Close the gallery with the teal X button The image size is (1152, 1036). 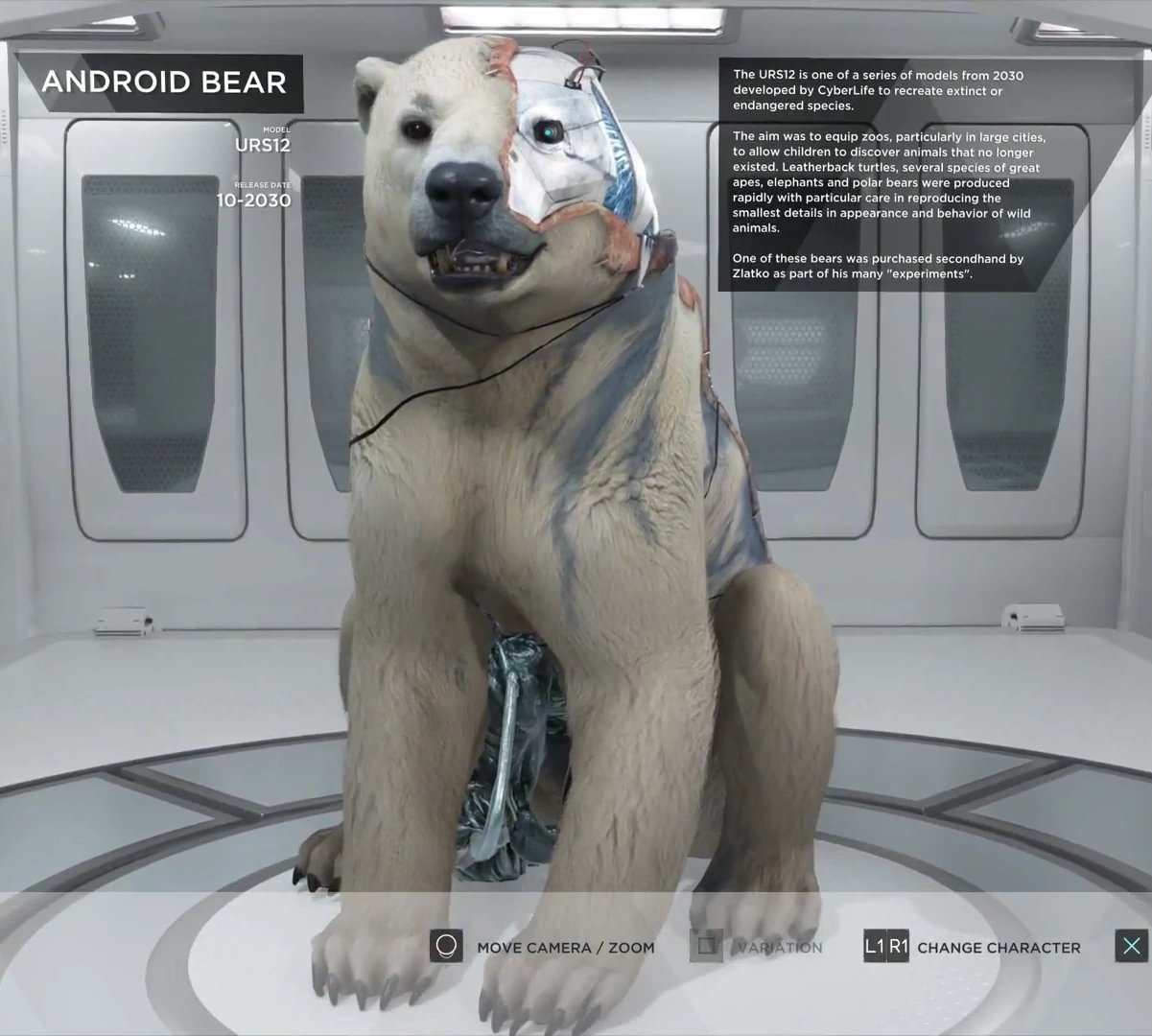click(1131, 947)
